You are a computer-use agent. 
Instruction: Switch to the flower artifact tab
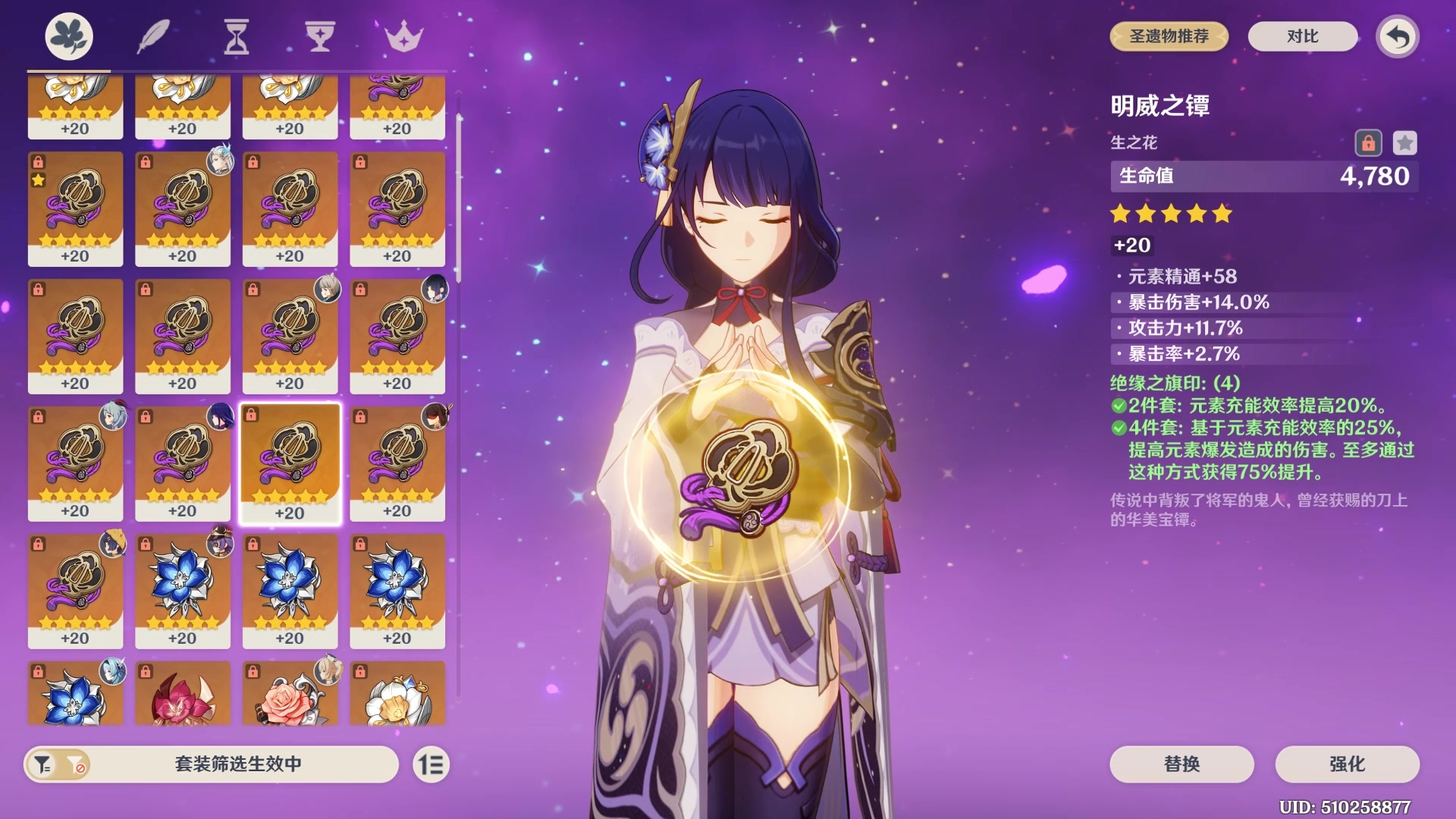[69, 36]
